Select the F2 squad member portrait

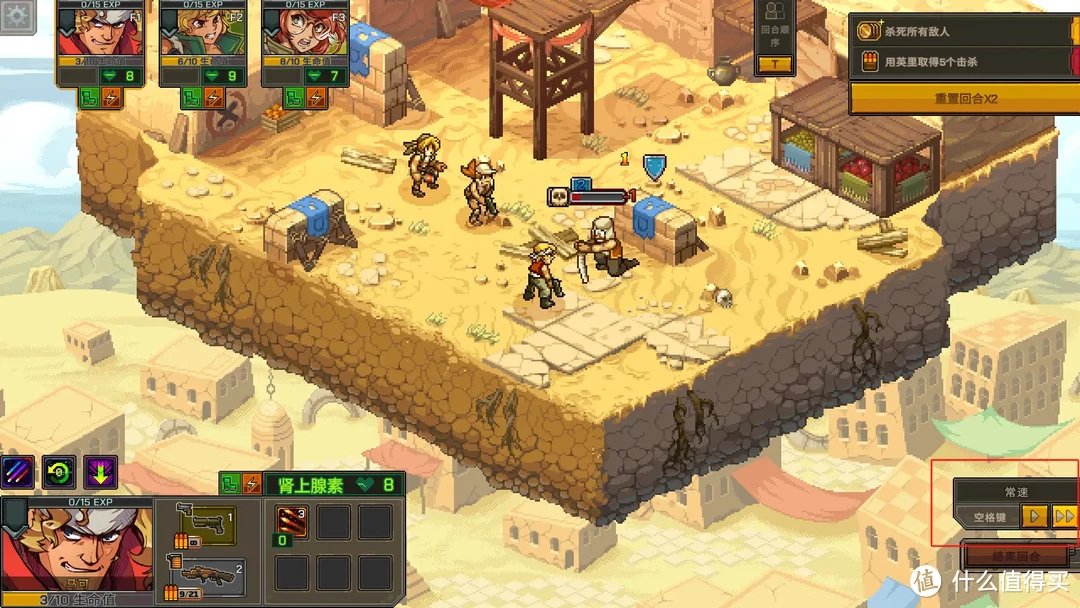point(204,36)
